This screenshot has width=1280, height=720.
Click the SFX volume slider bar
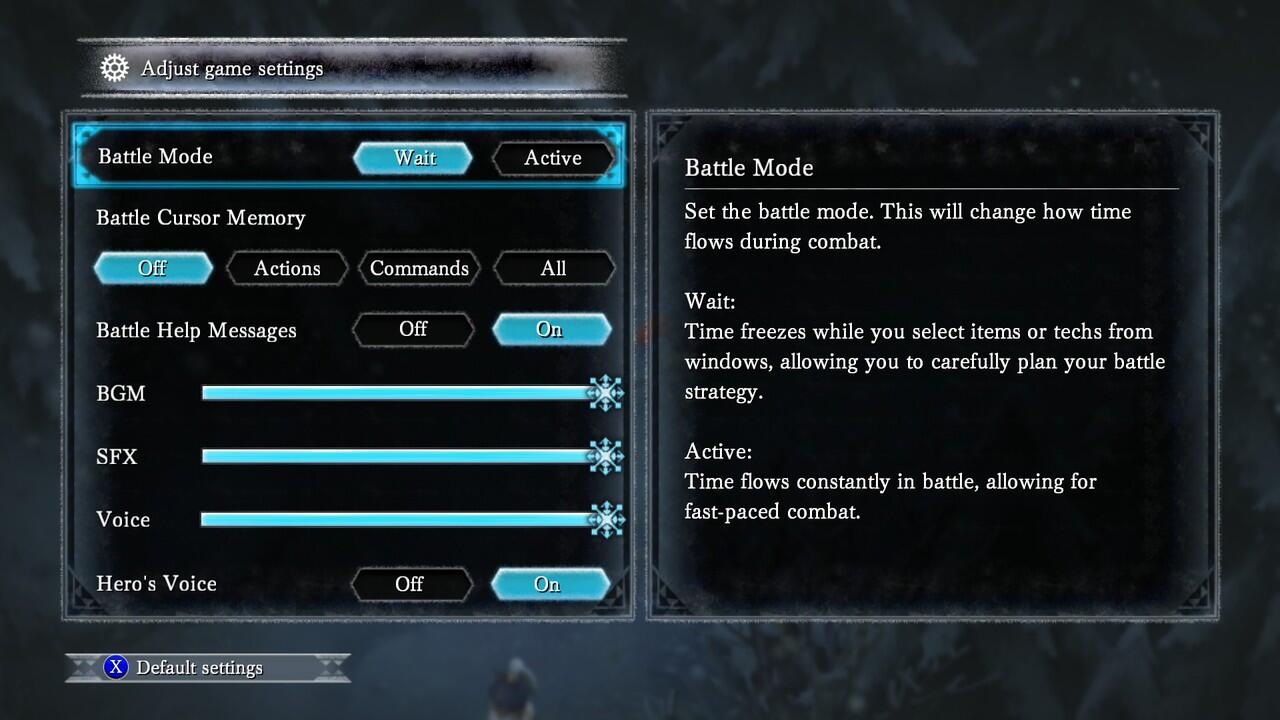point(400,456)
